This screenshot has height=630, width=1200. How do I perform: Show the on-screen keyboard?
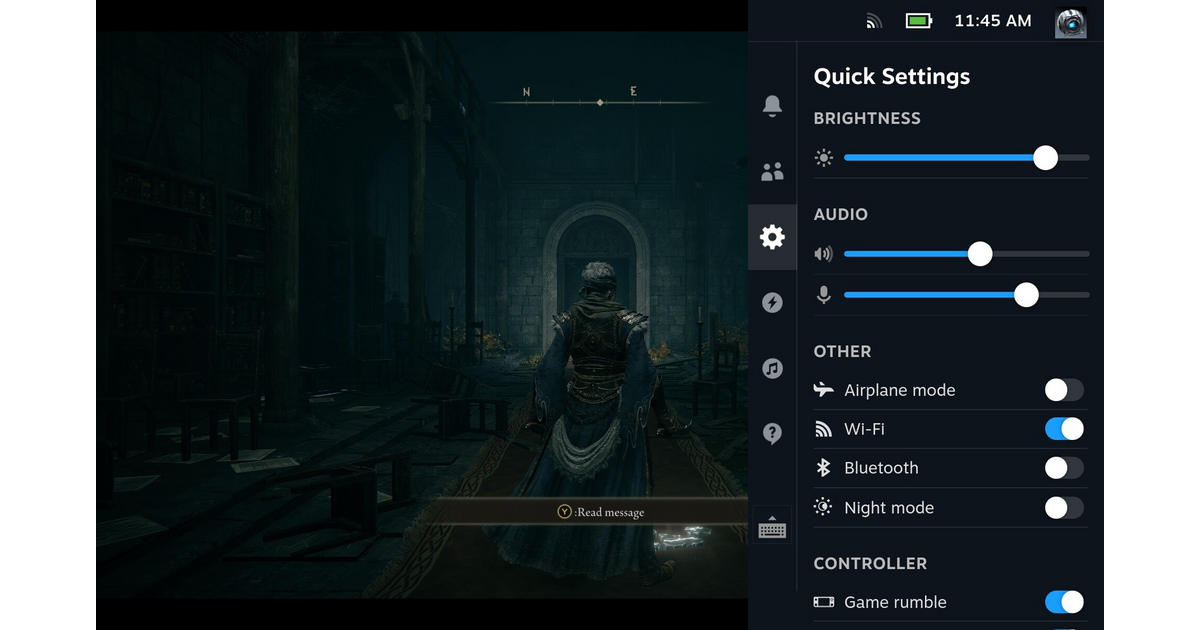pyautogui.click(x=772, y=527)
